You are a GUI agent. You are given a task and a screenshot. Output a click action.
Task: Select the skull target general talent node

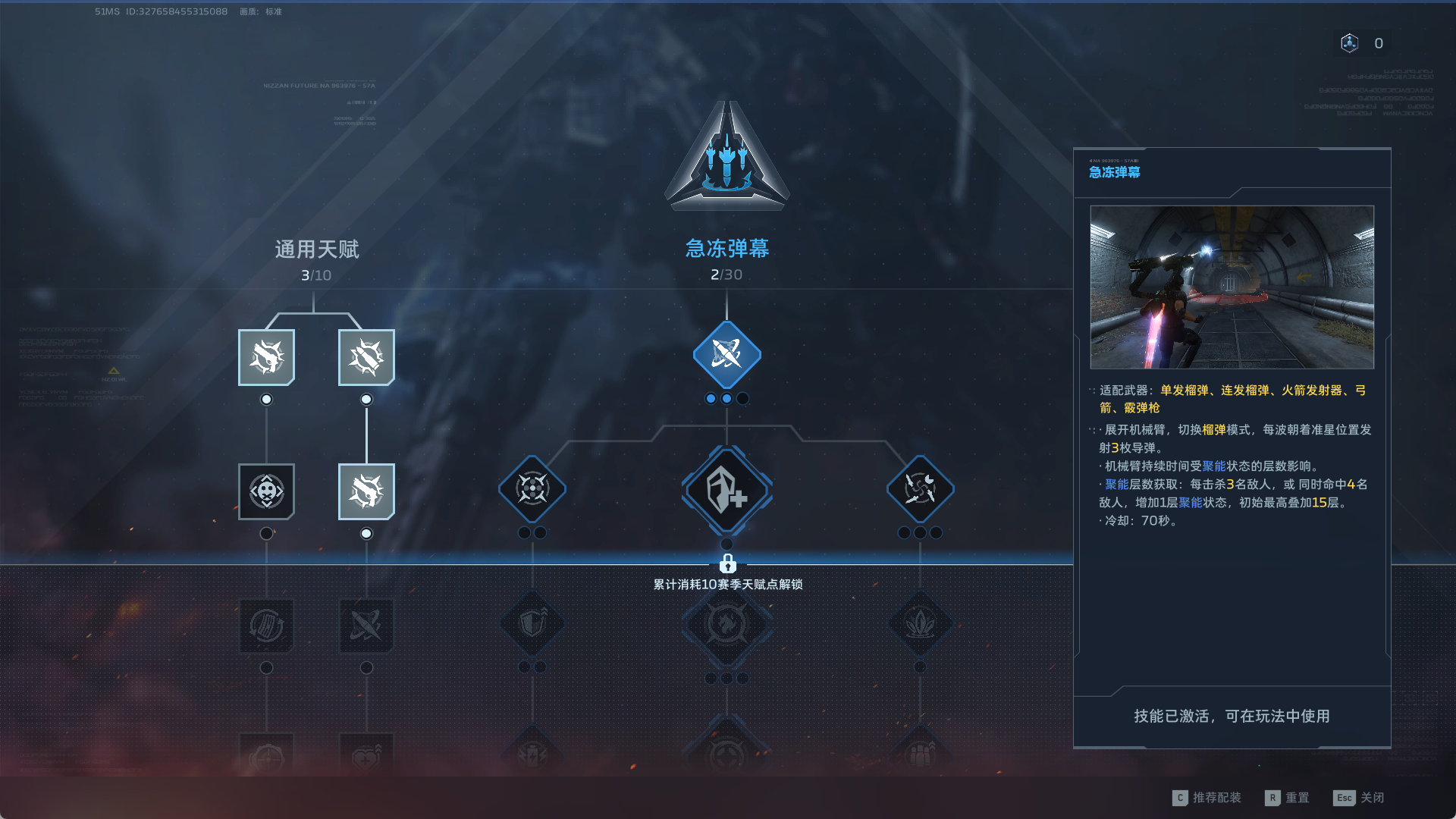(x=266, y=491)
